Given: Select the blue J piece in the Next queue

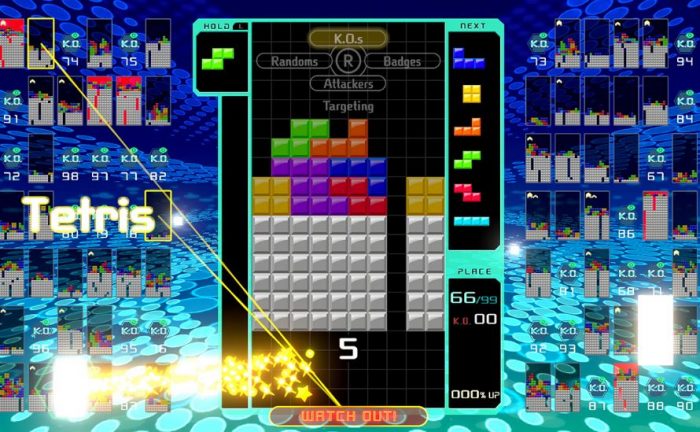Looking at the screenshot, I should 469,57.
